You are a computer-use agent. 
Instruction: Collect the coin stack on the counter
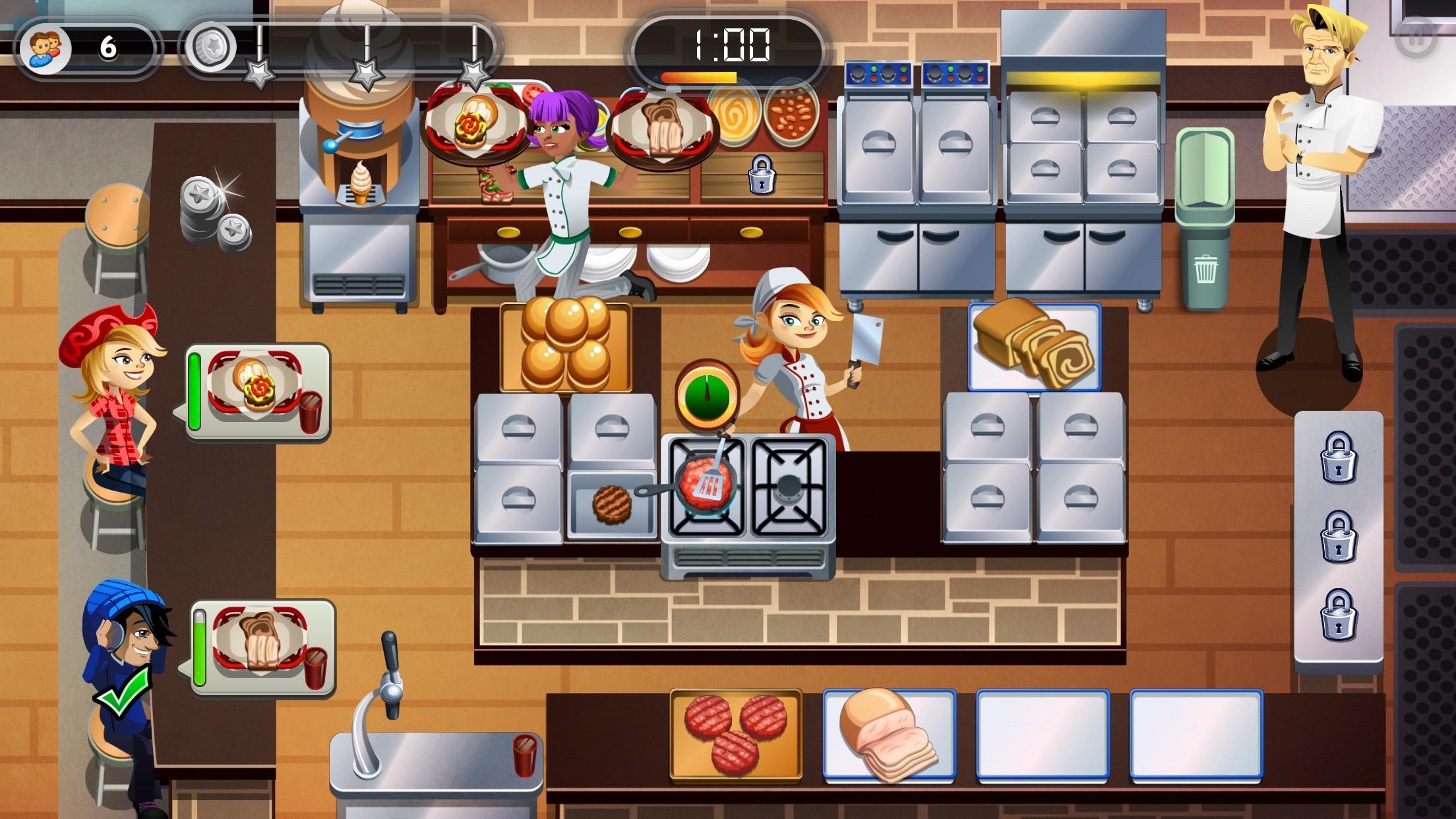[x=211, y=211]
